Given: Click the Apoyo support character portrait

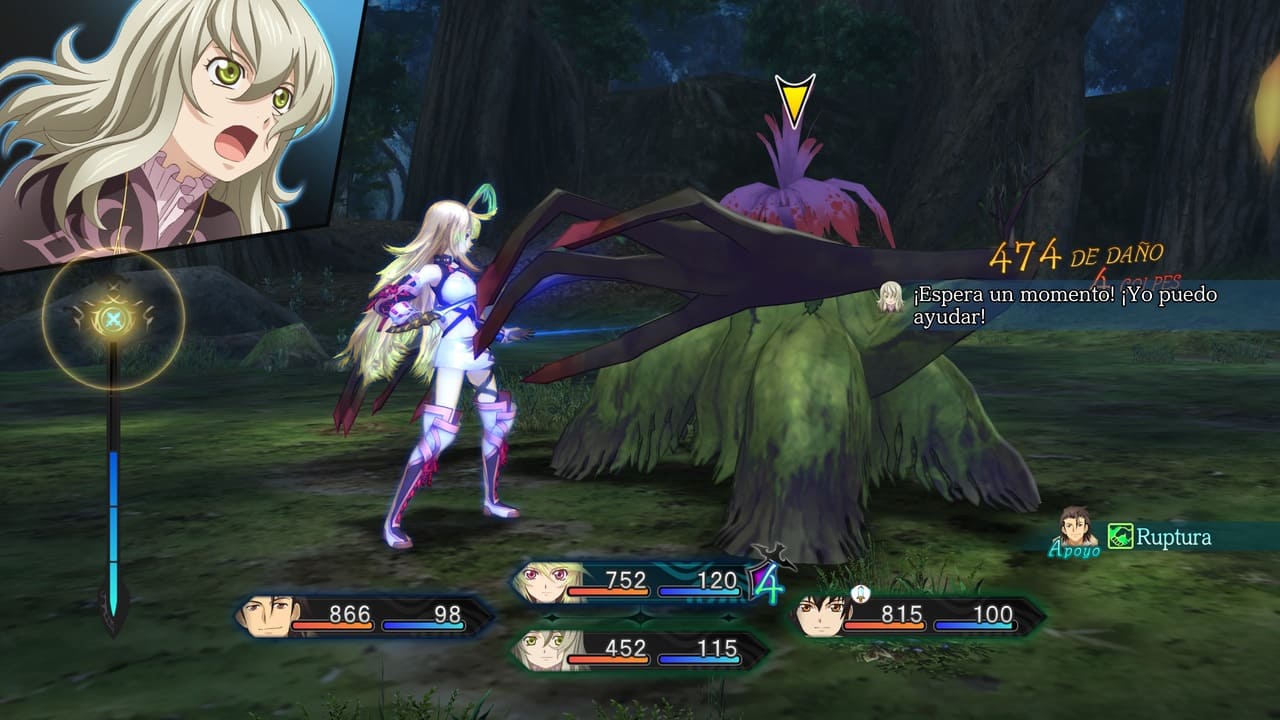Looking at the screenshot, I should (x=1077, y=528).
